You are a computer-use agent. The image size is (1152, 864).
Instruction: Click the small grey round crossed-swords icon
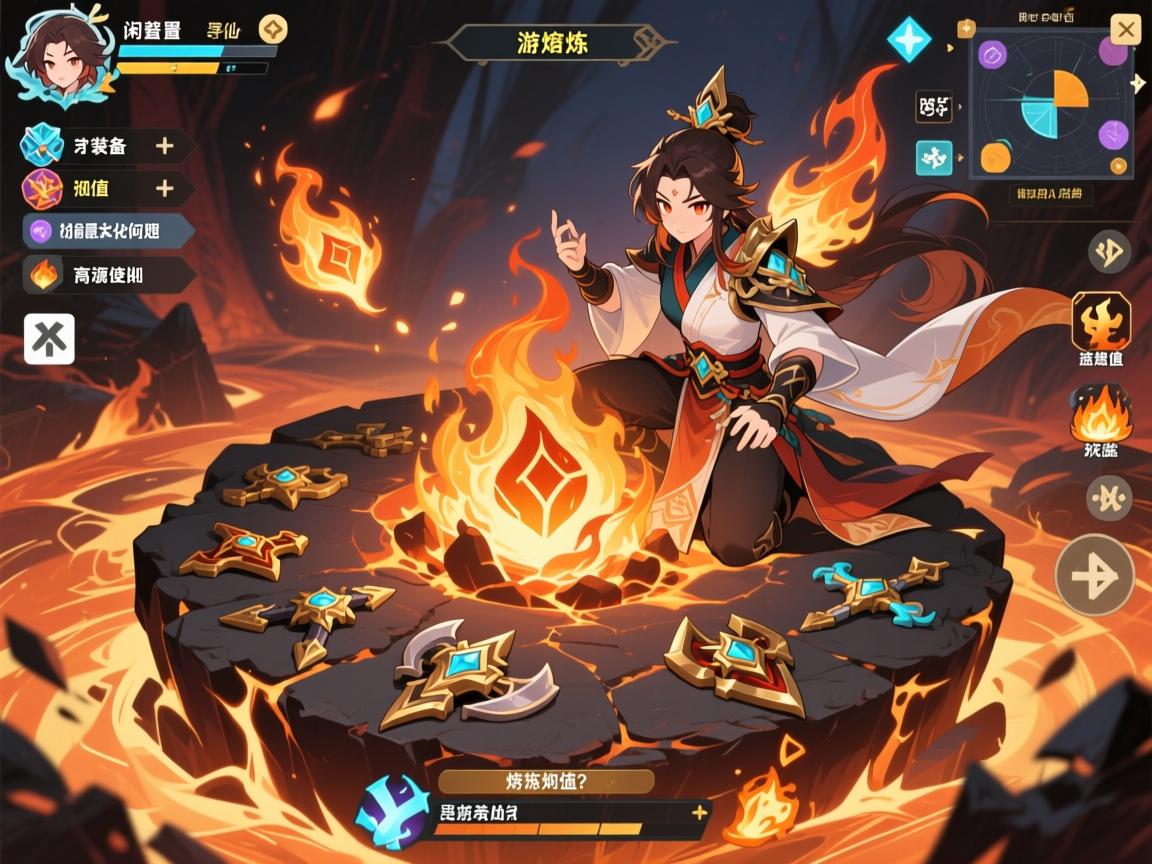pos(1109,497)
